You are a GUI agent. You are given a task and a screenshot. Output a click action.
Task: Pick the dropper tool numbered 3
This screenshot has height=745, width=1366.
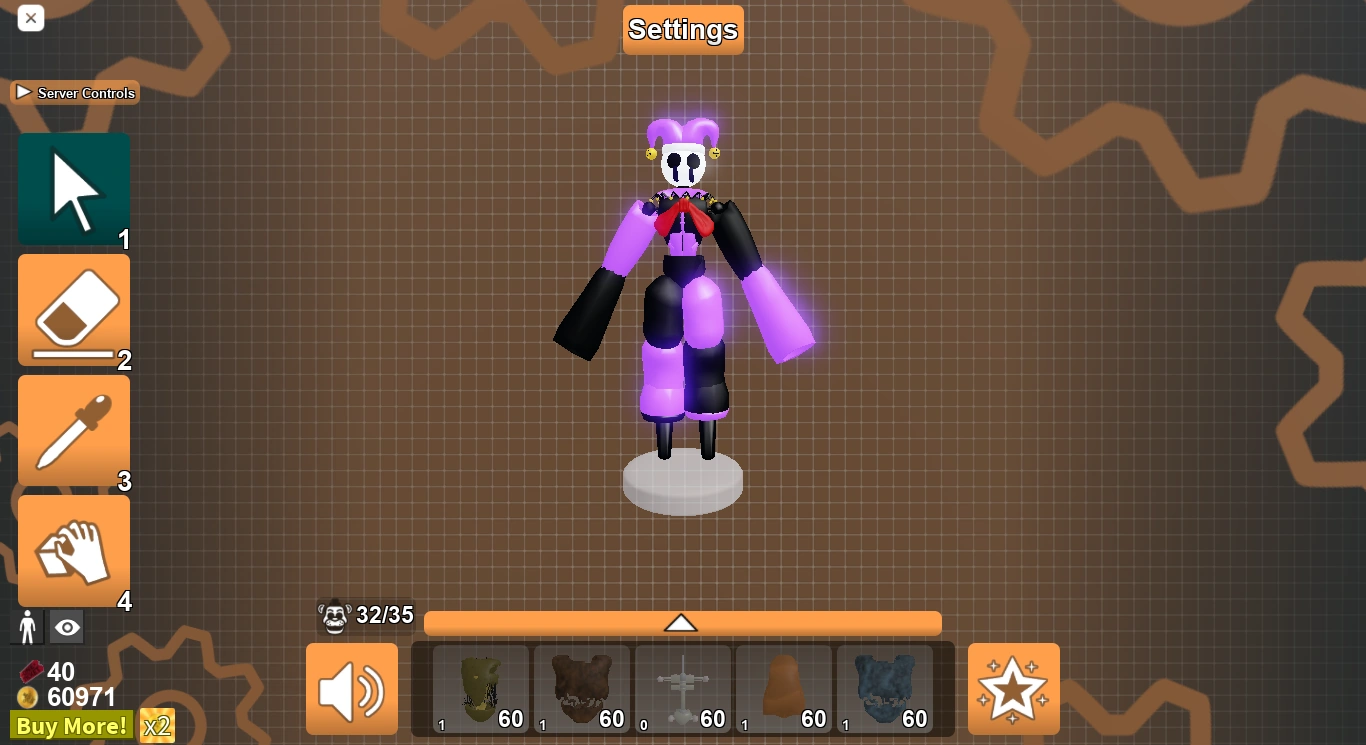click(73, 428)
